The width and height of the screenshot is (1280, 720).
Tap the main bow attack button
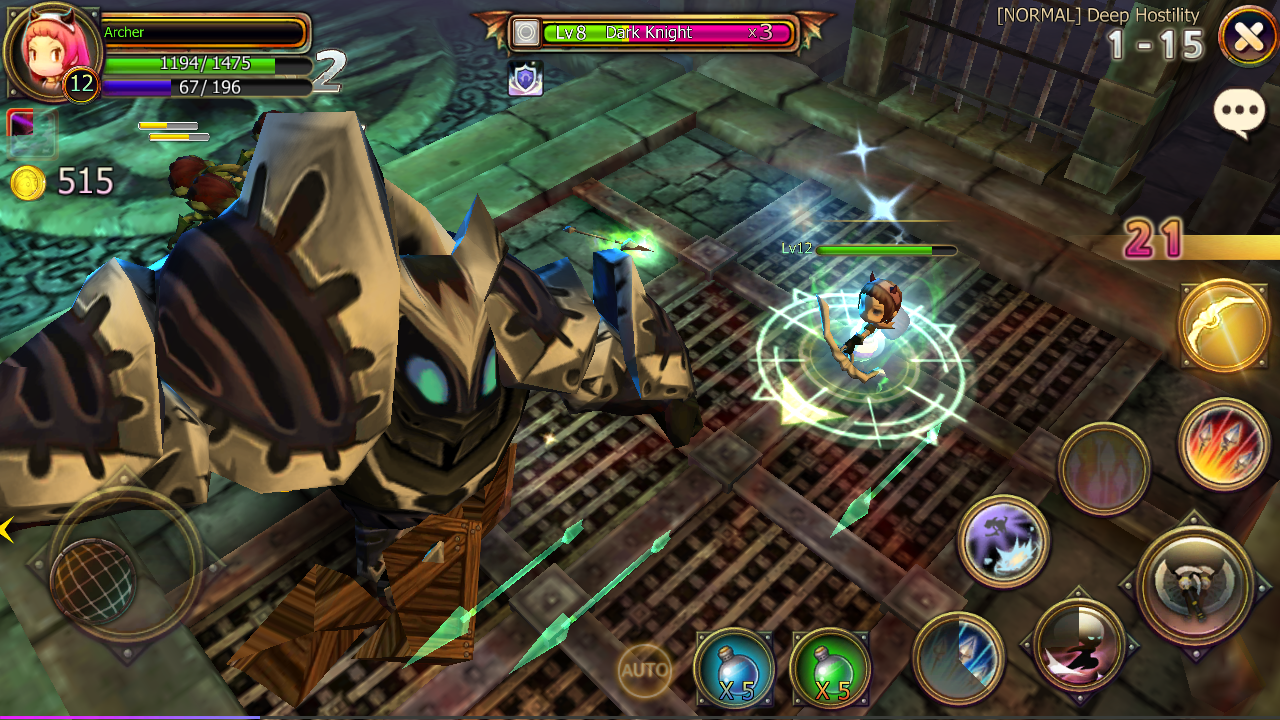pyautogui.click(x=1194, y=584)
